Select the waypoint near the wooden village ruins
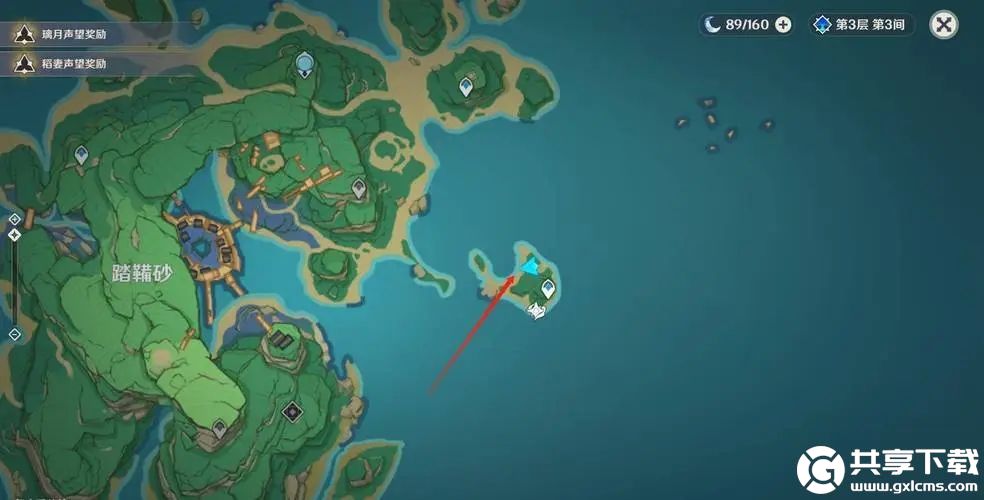The width and height of the screenshot is (984, 500). tap(359, 188)
